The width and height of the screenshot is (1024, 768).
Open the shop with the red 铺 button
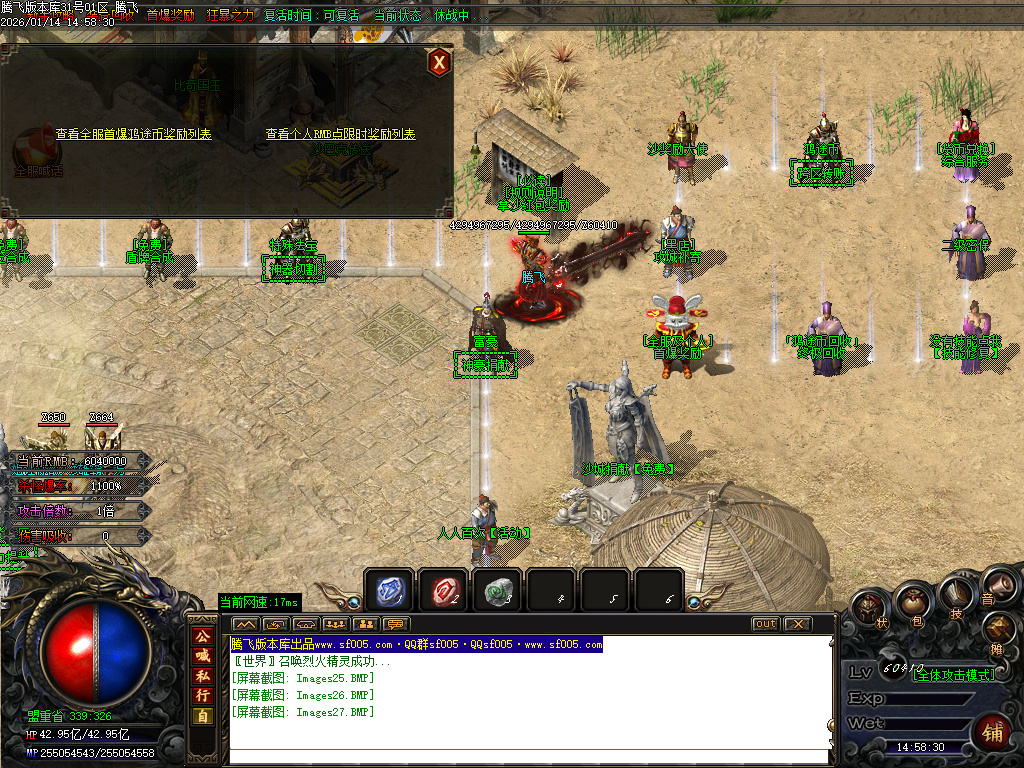991,731
